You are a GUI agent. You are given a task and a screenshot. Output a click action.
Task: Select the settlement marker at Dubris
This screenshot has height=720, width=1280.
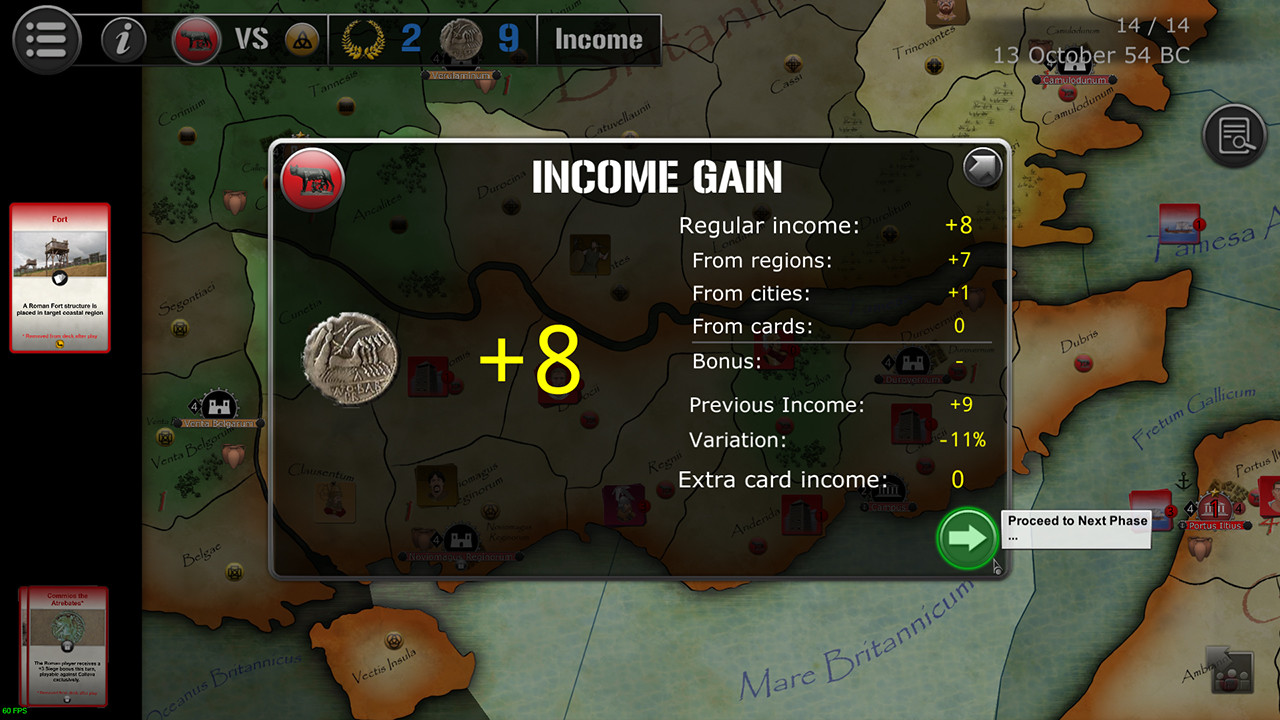1083,362
